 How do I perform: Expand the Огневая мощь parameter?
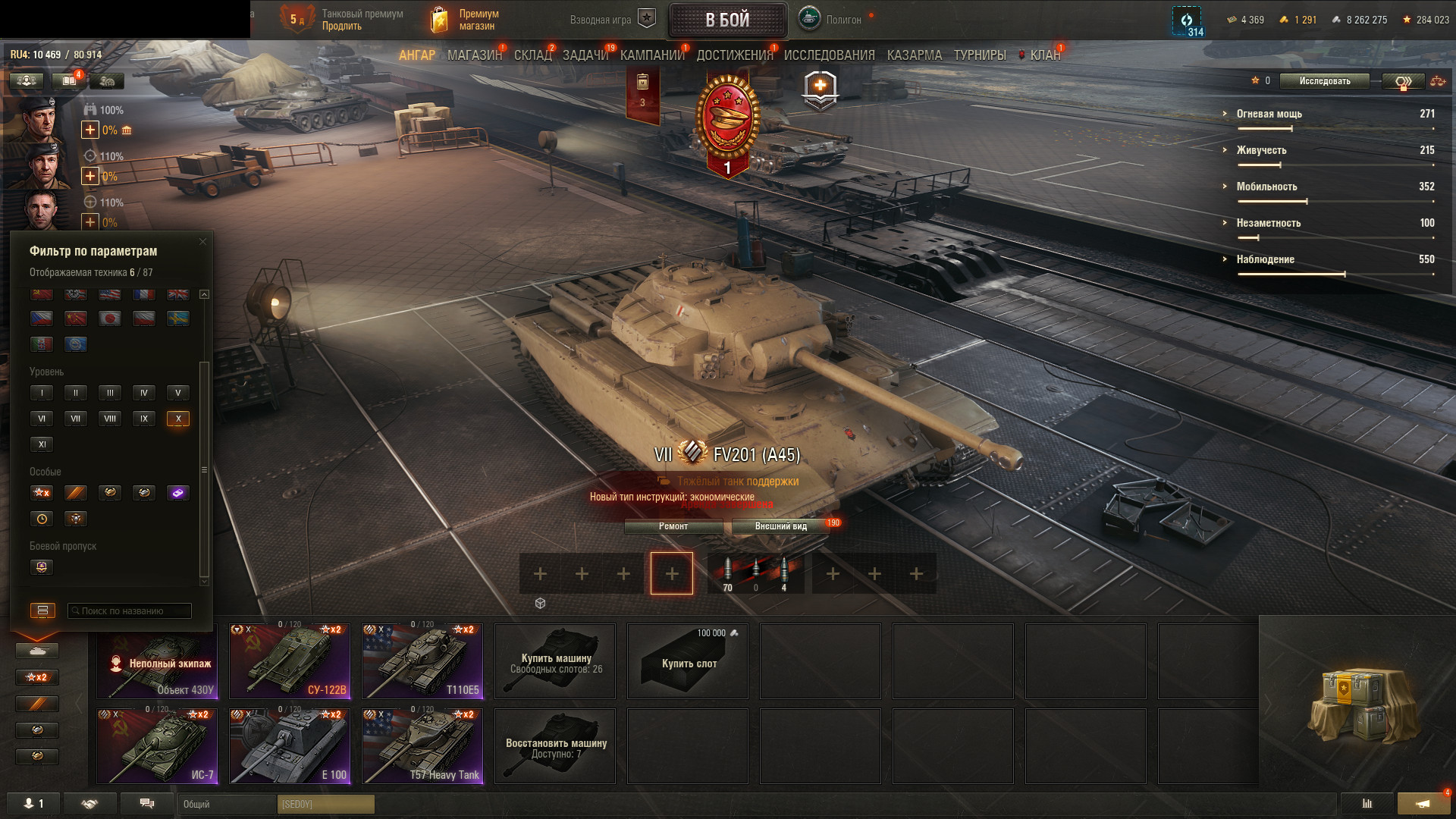[1269, 114]
